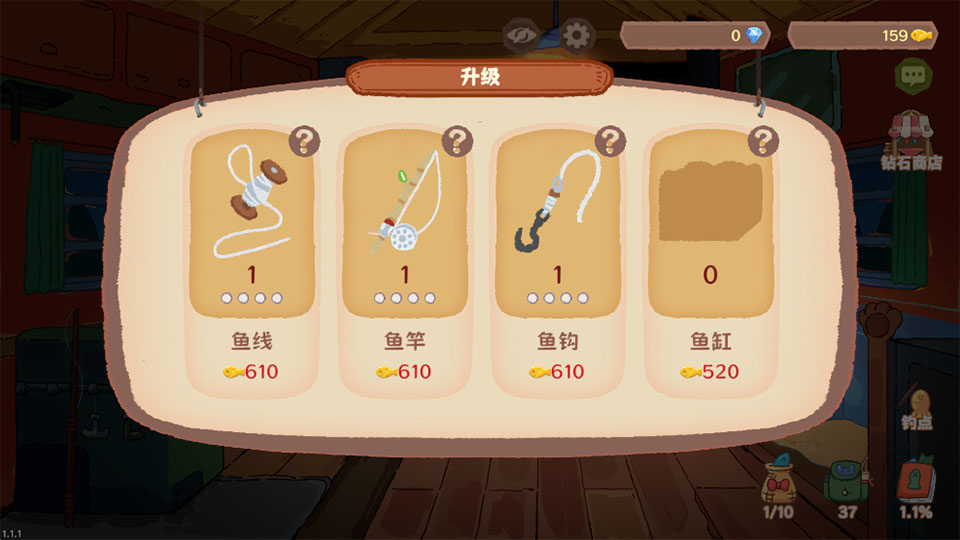Open the green backpack inventory

(846, 488)
